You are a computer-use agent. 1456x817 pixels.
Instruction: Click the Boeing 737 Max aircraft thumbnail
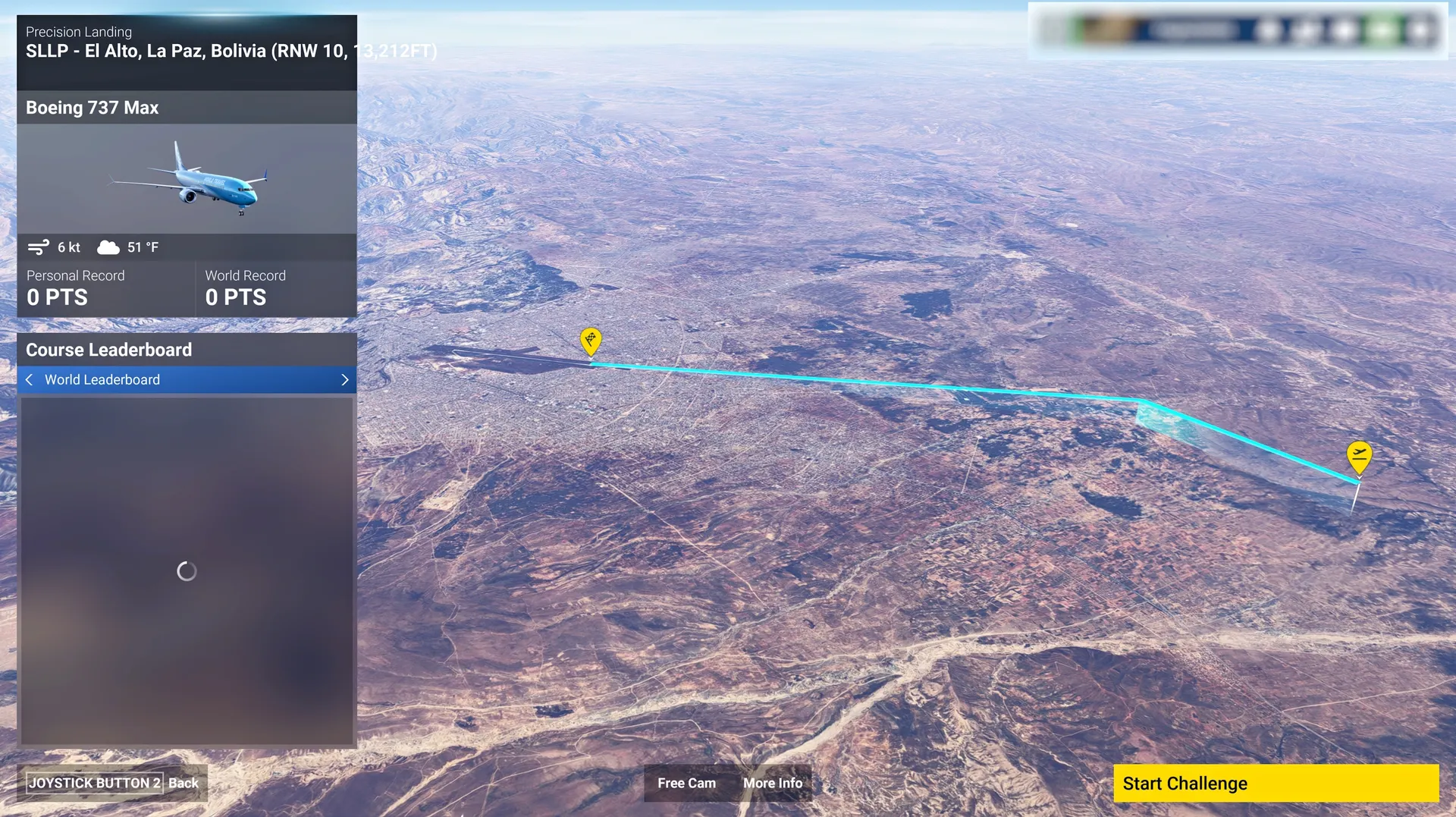point(187,179)
